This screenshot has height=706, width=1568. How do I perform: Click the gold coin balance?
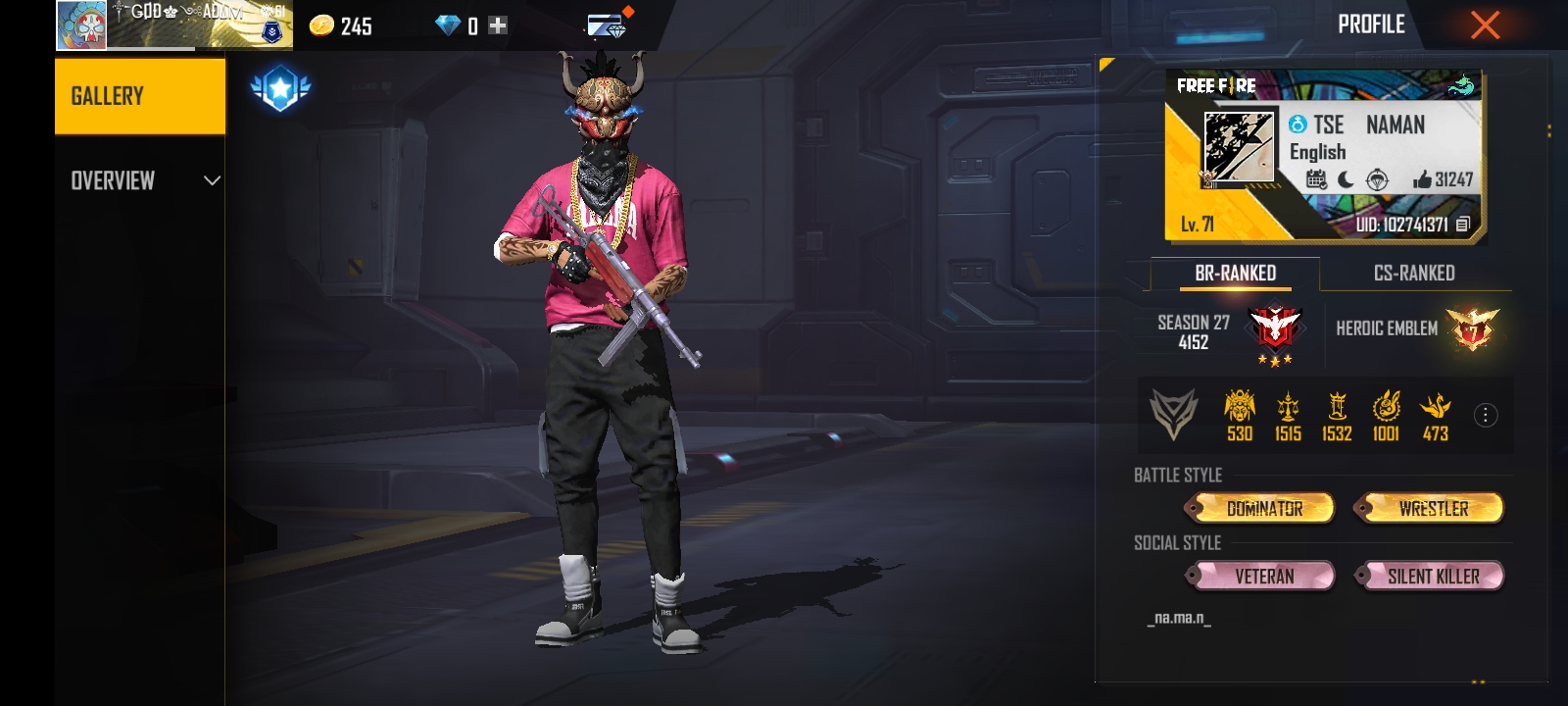339,25
